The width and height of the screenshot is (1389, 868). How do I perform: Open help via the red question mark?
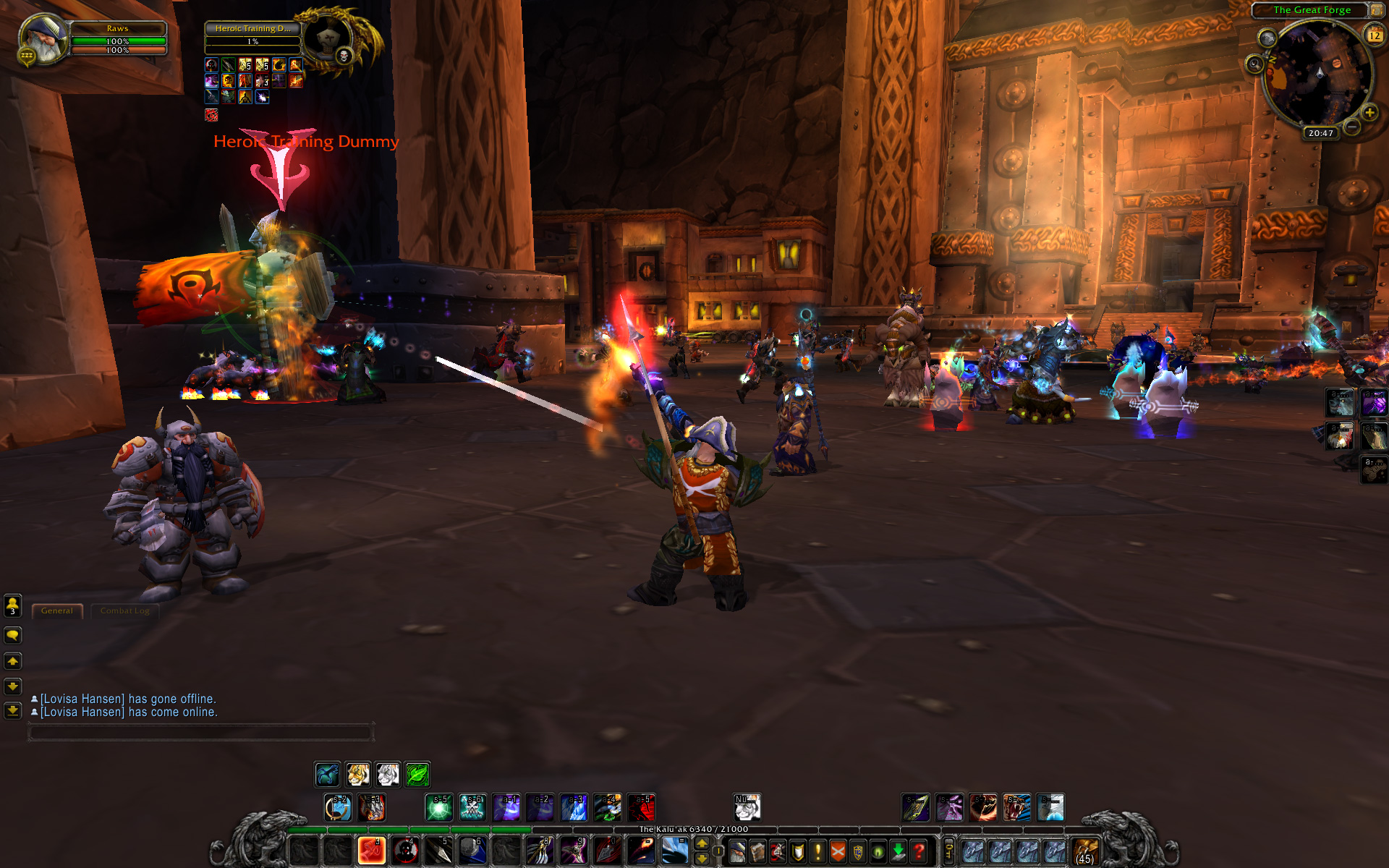pyautogui.click(x=918, y=851)
